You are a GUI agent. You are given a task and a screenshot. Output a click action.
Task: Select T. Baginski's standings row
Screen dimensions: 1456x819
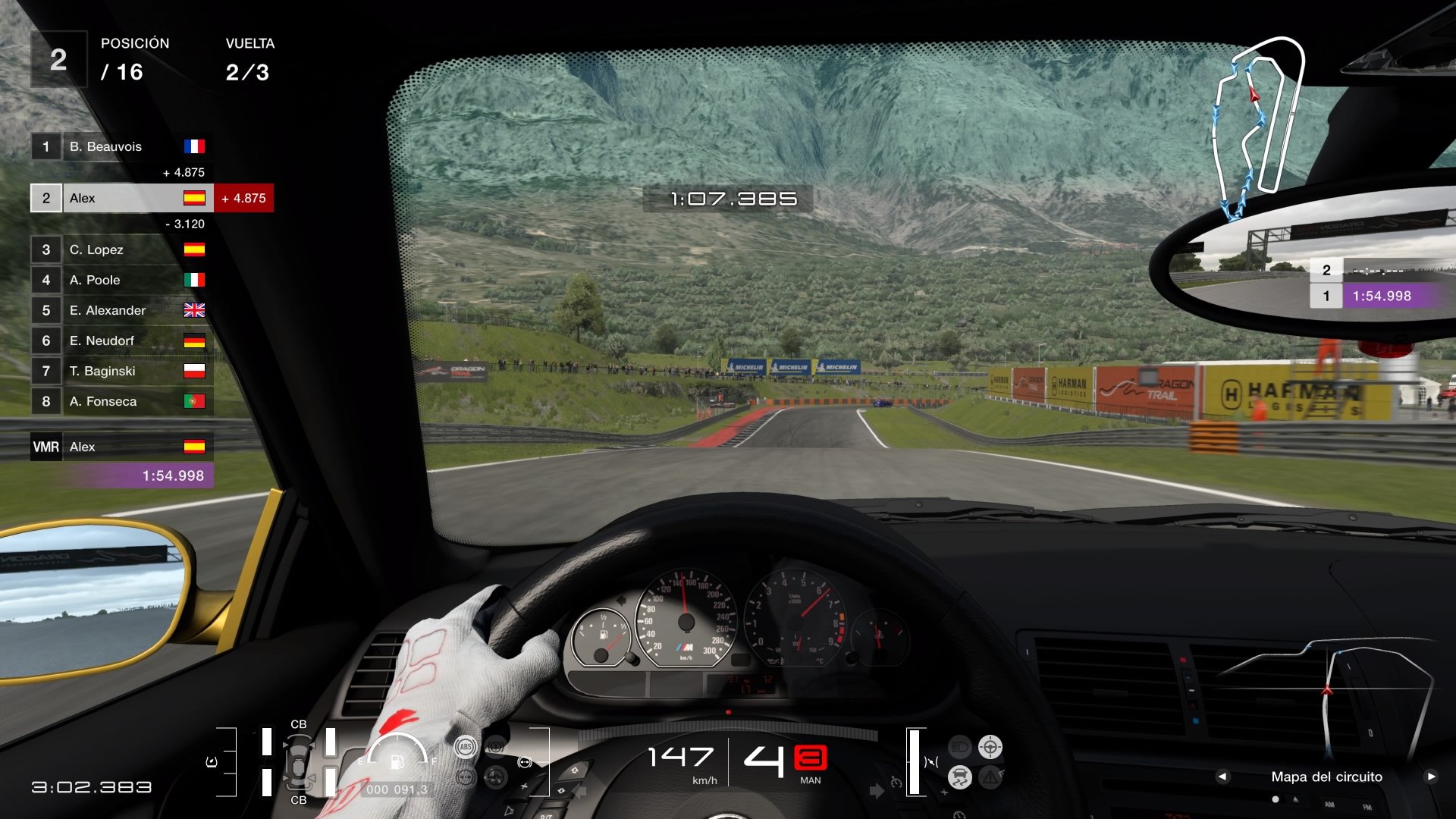click(122, 371)
